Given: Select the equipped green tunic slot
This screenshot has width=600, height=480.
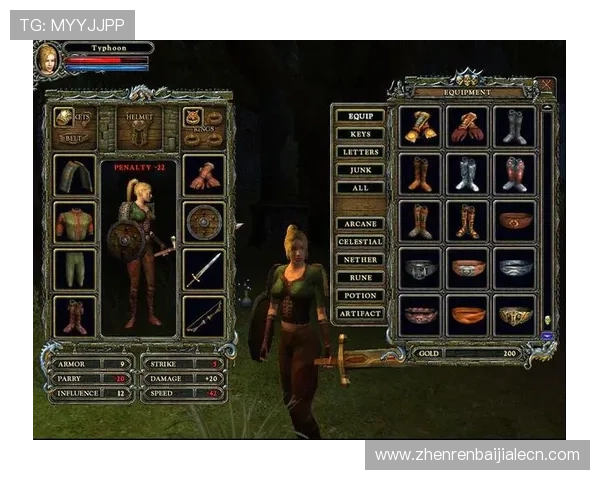Looking at the screenshot, I should click(x=75, y=222).
